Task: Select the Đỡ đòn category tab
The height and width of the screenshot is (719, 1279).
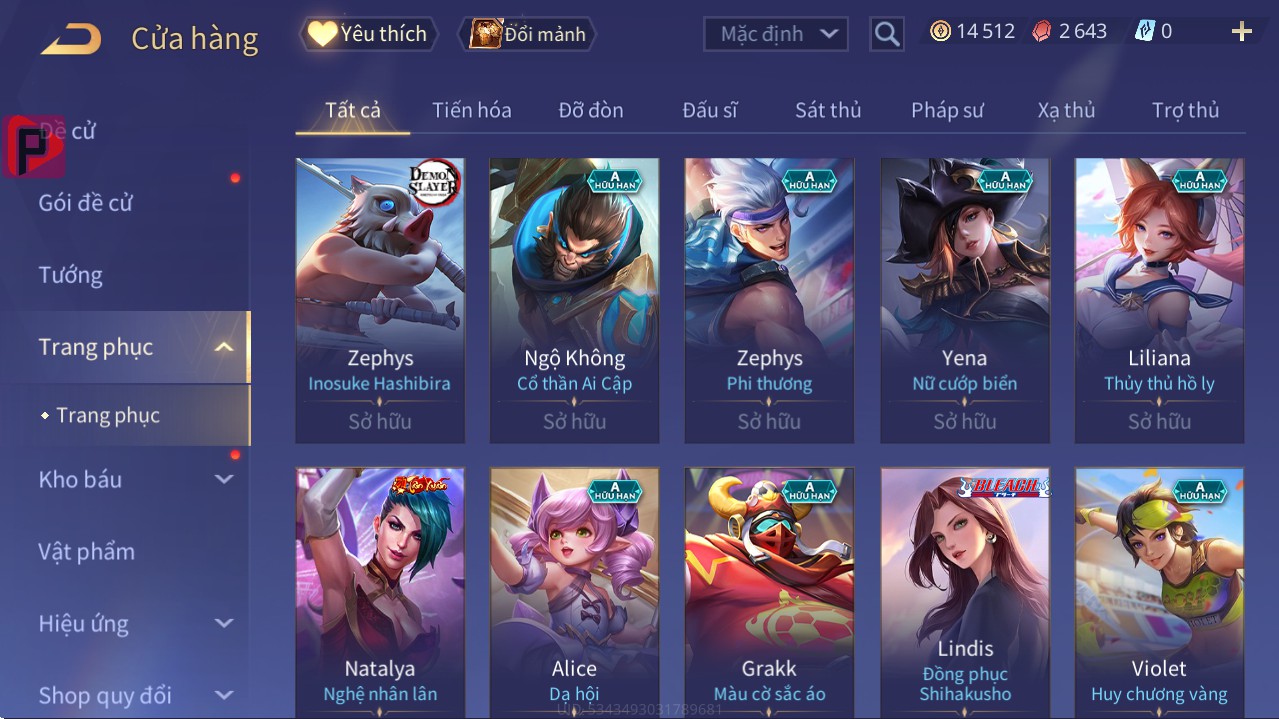Action: 590,110
